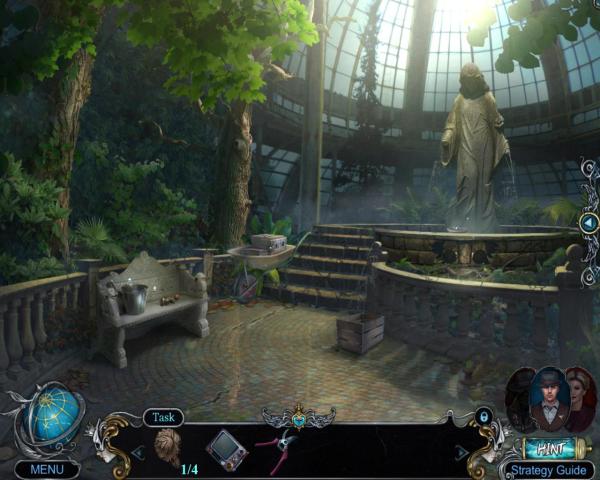Select the wooden figurine piece in inventory
The width and height of the screenshot is (600, 480).
[x=168, y=446]
